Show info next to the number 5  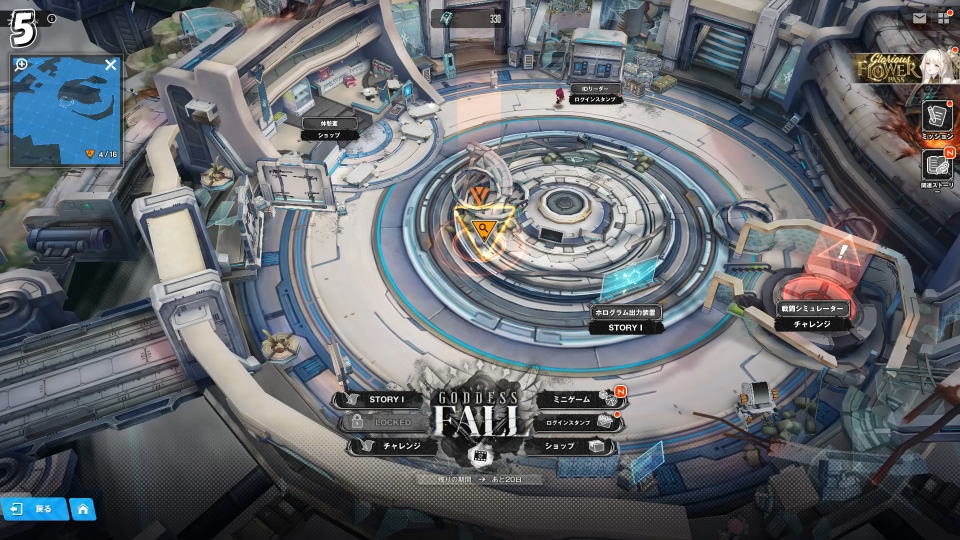pos(52,18)
